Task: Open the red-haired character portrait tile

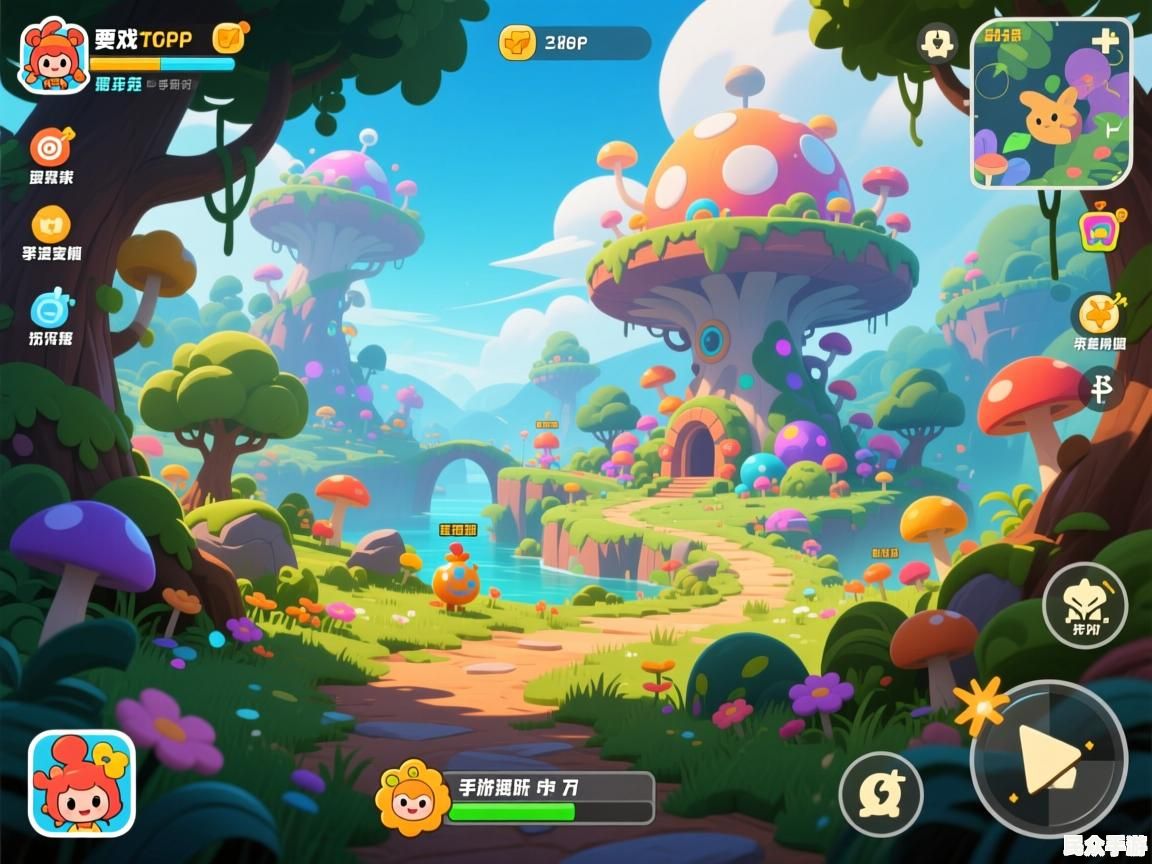Action: (81, 783)
